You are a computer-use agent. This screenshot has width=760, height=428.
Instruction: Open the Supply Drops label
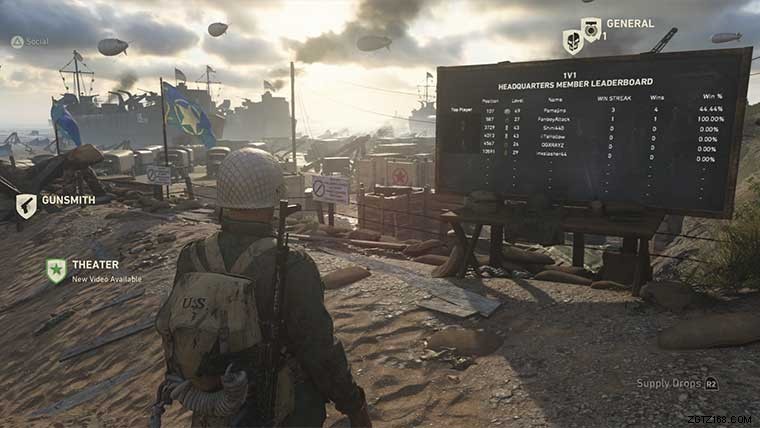tap(669, 383)
